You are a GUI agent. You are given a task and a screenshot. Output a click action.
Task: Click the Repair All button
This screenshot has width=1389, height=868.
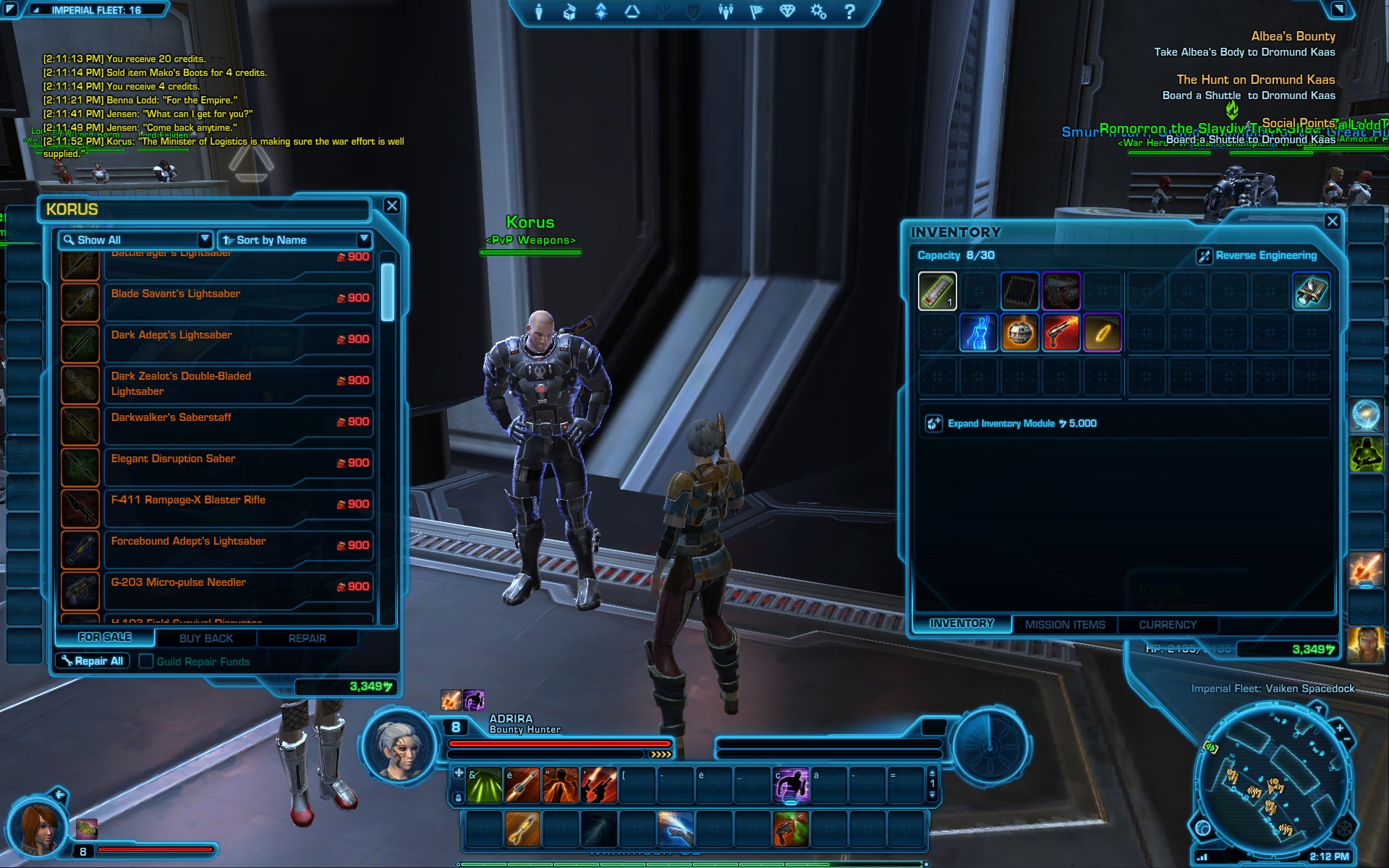[x=93, y=661]
